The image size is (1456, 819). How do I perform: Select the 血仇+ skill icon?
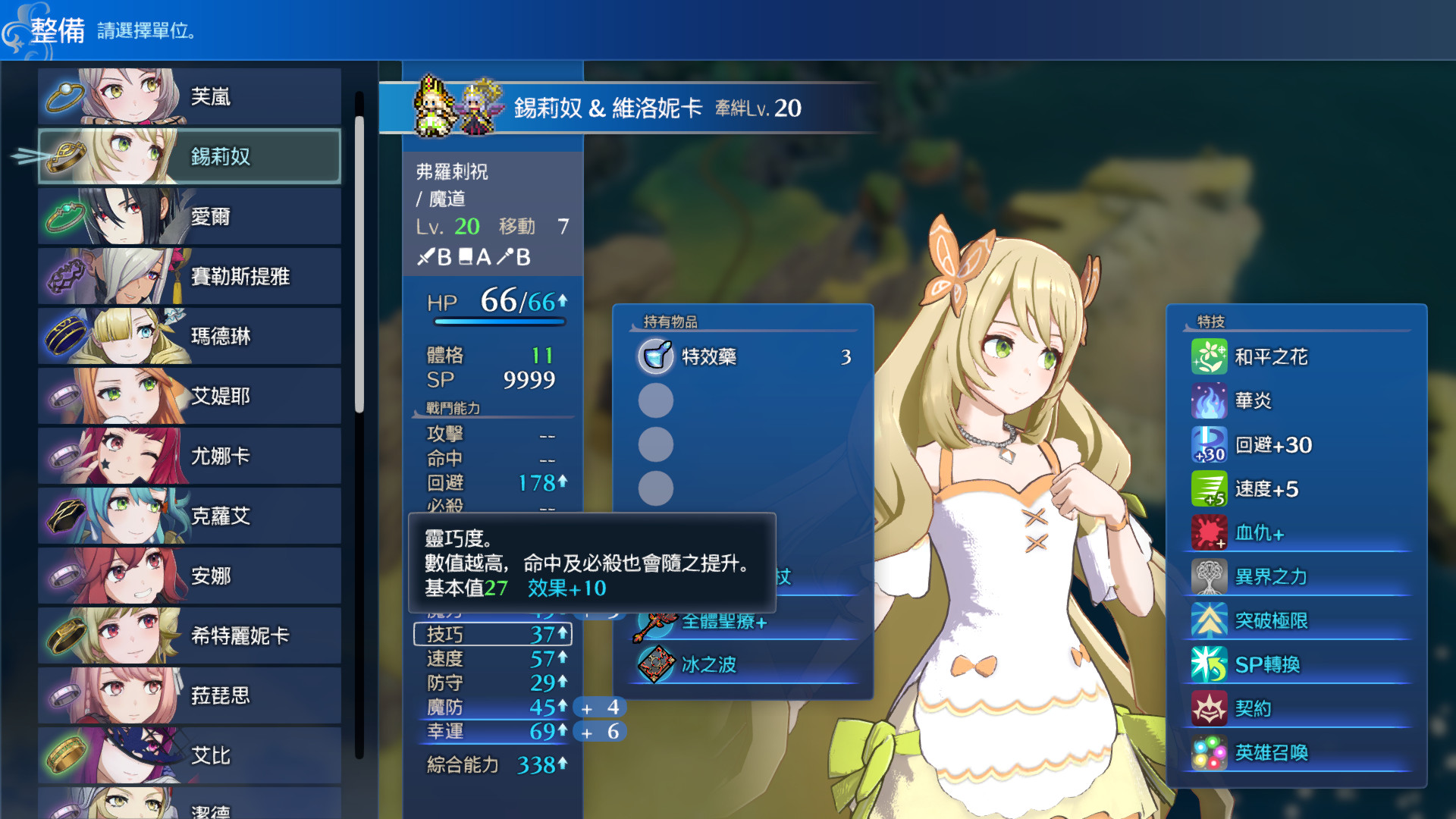point(1211,532)
